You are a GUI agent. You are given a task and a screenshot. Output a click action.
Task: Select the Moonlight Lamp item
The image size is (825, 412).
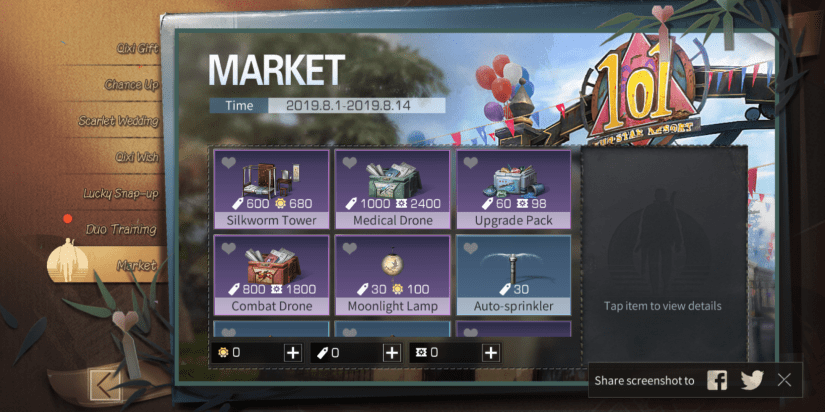point(393,275)
